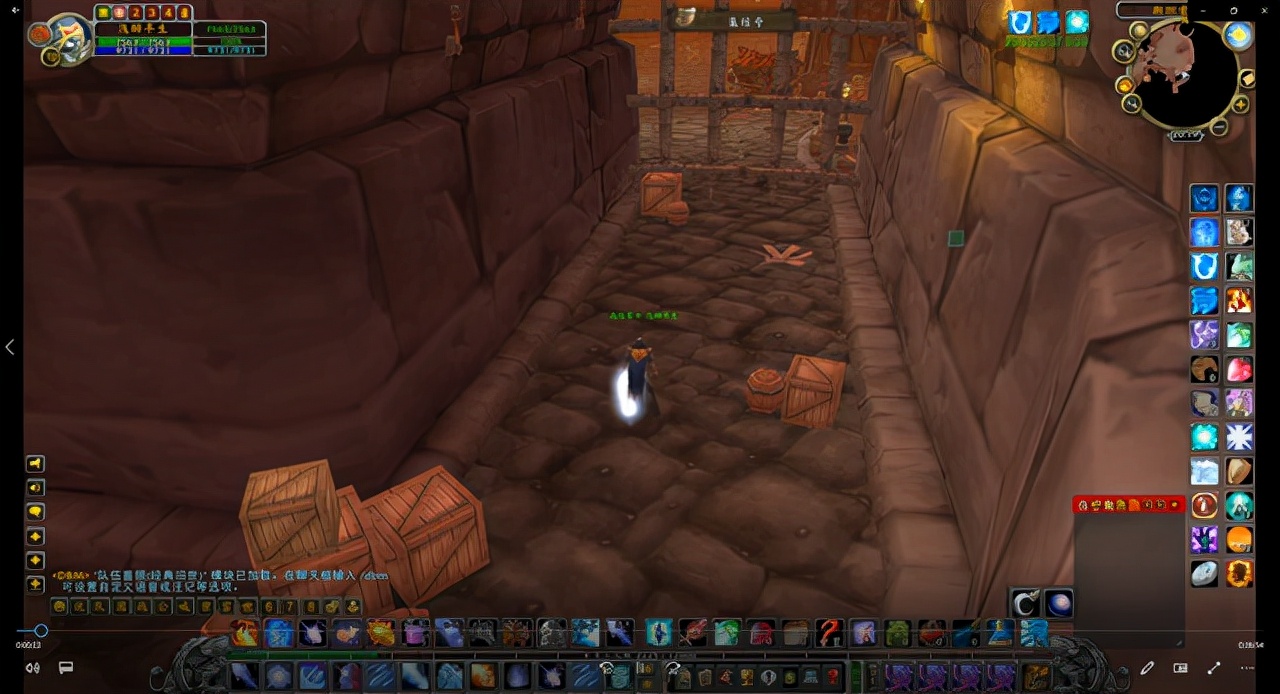Screen dimensions: 1280x694
Task: Zoom out the minimap with the minus button
Action: 1219,127
